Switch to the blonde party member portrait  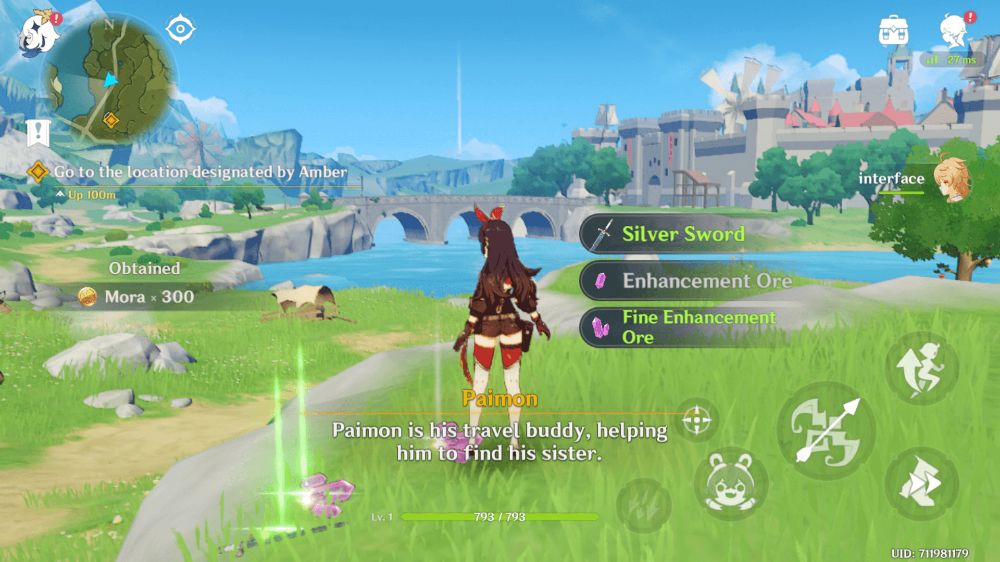tap(951, 179)
